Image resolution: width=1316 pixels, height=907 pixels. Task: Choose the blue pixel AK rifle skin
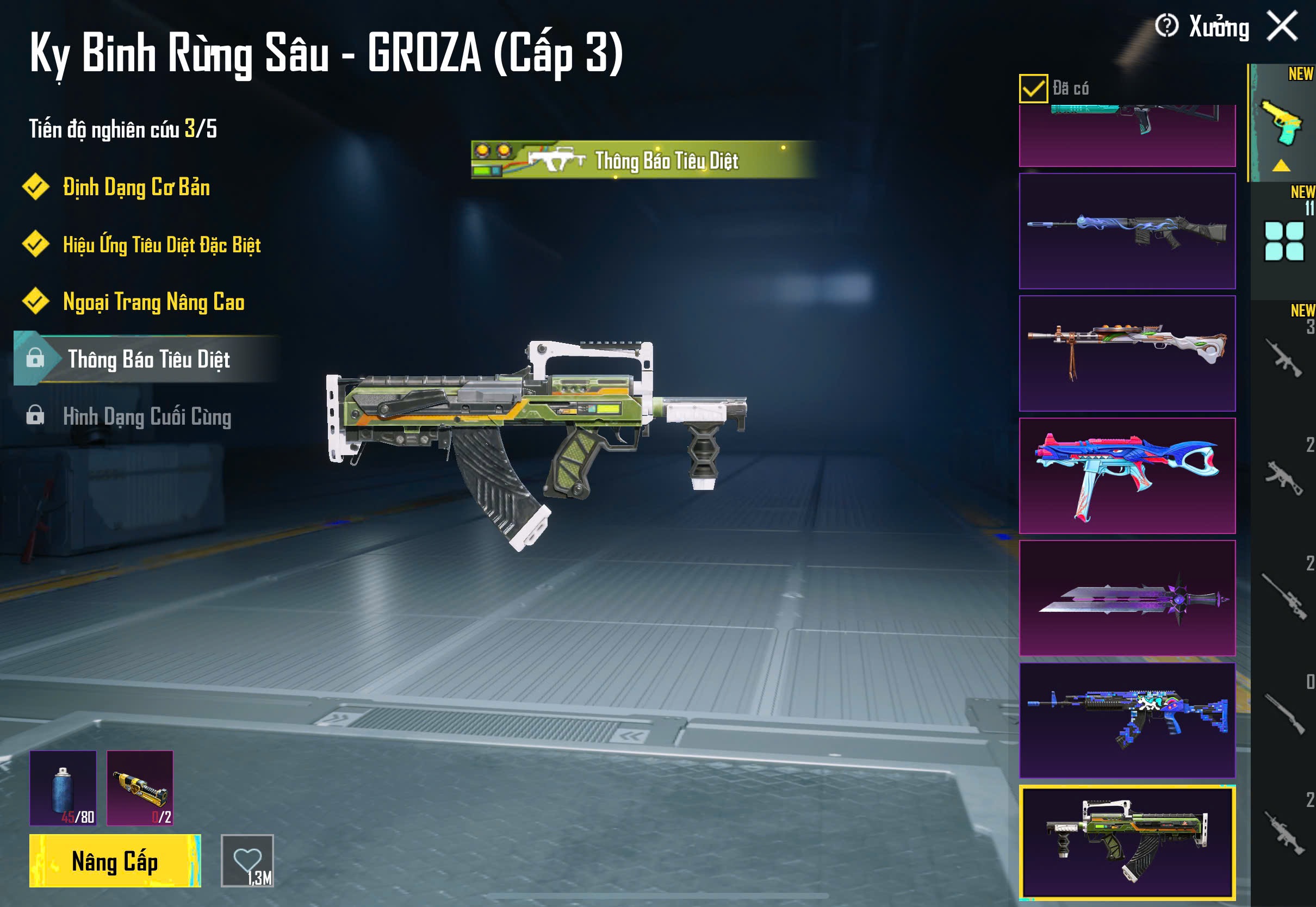(x=1127, y=720)
